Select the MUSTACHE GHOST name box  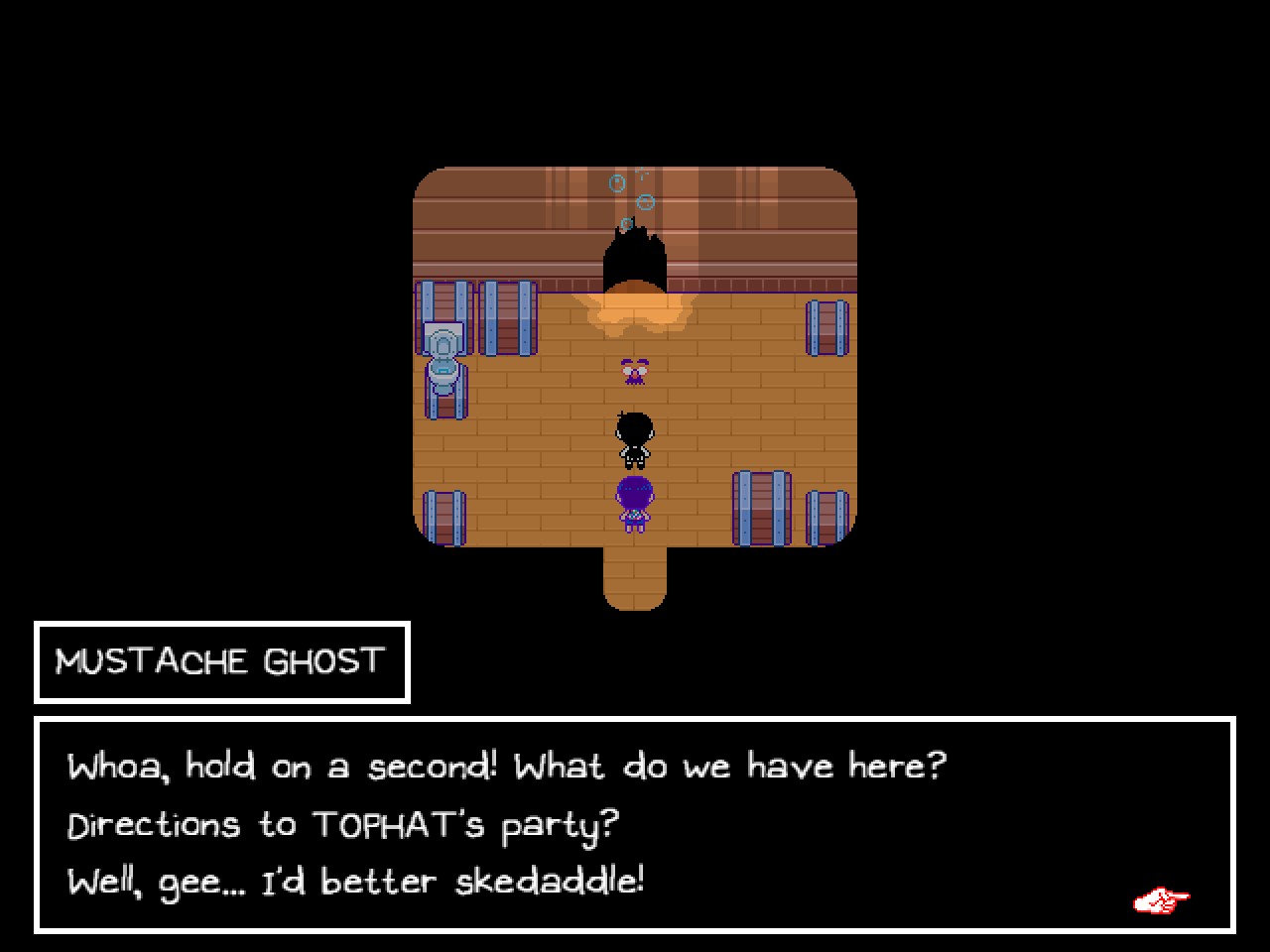coord(220,661)
